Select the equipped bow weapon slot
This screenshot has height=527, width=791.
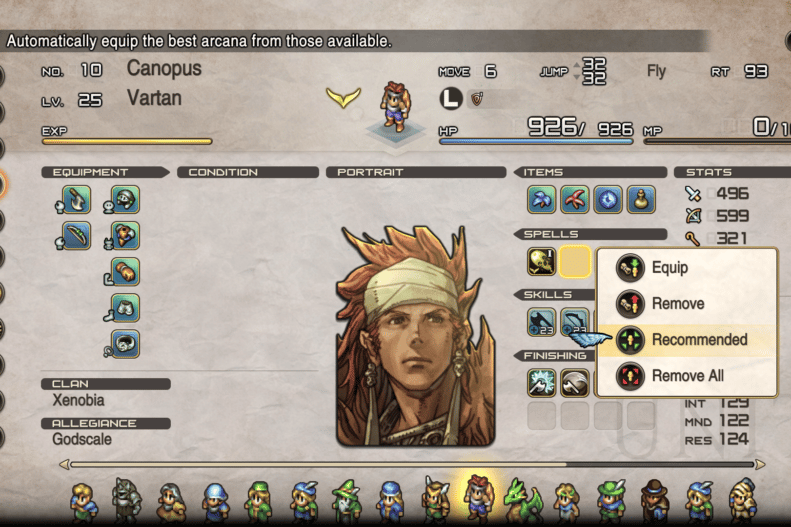pyautogui.click(x=76, y=236)
